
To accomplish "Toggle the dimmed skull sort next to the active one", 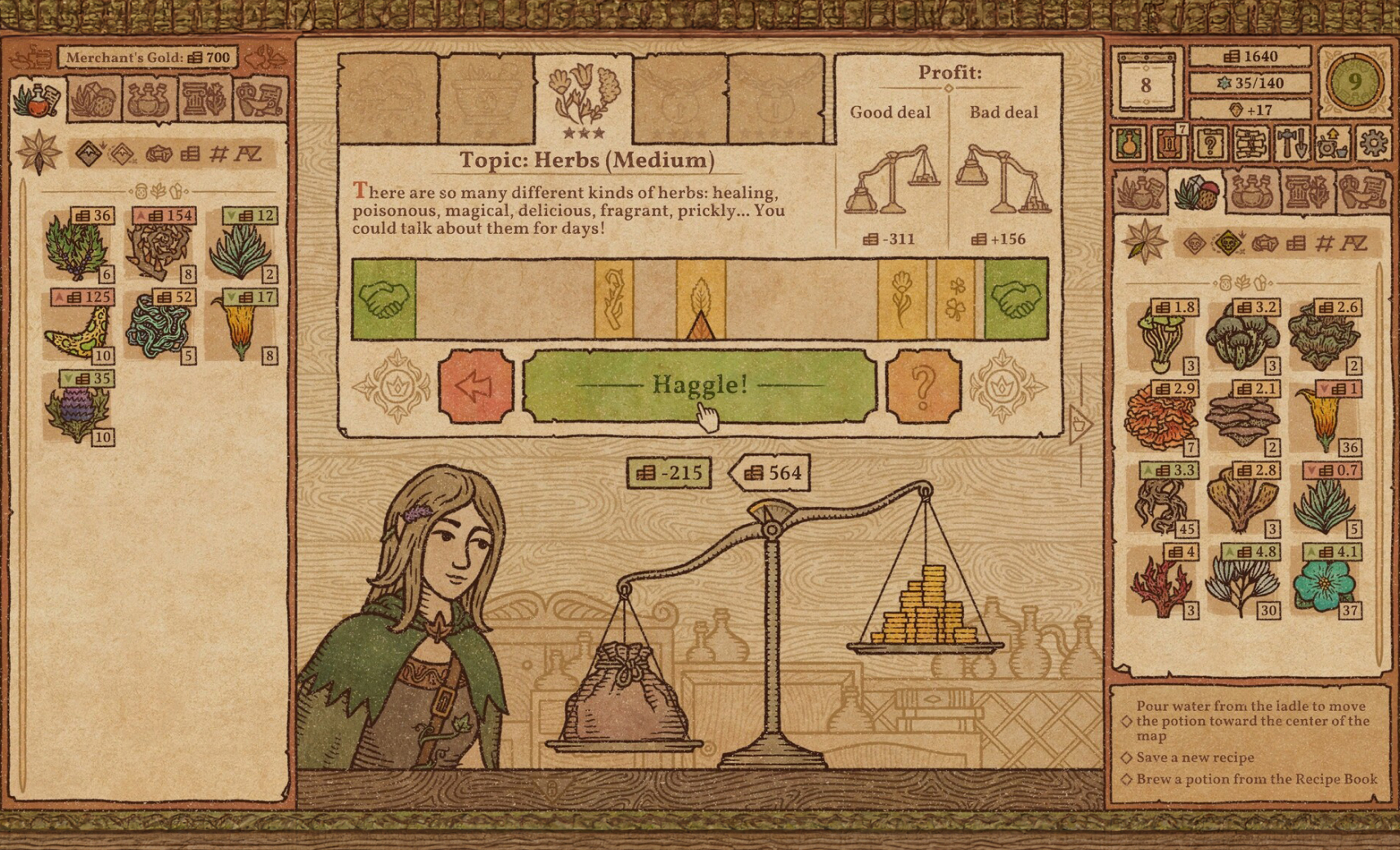I will [x=1193, y=244].
